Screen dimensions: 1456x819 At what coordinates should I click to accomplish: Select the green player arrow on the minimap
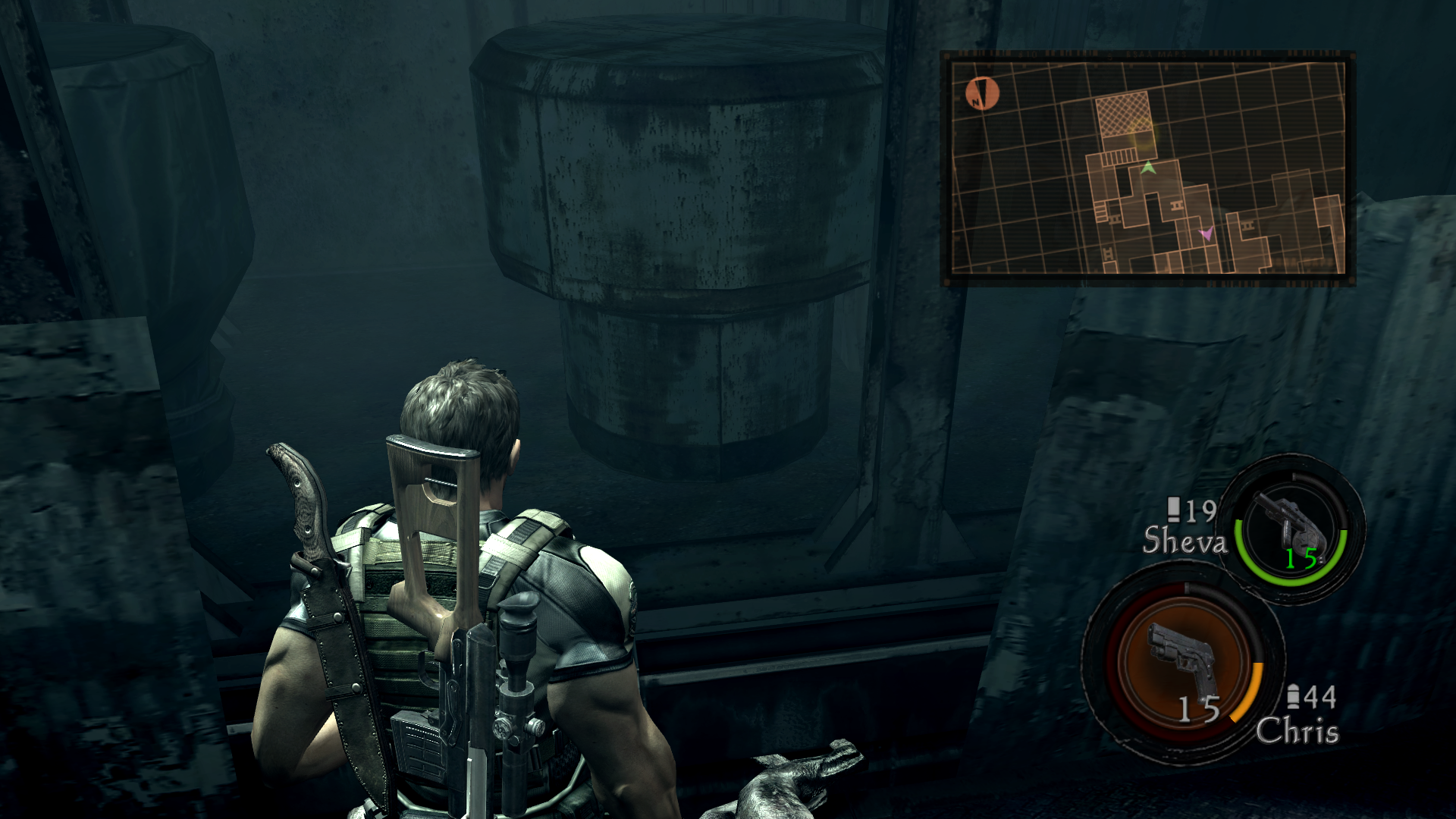(1148, 168)
